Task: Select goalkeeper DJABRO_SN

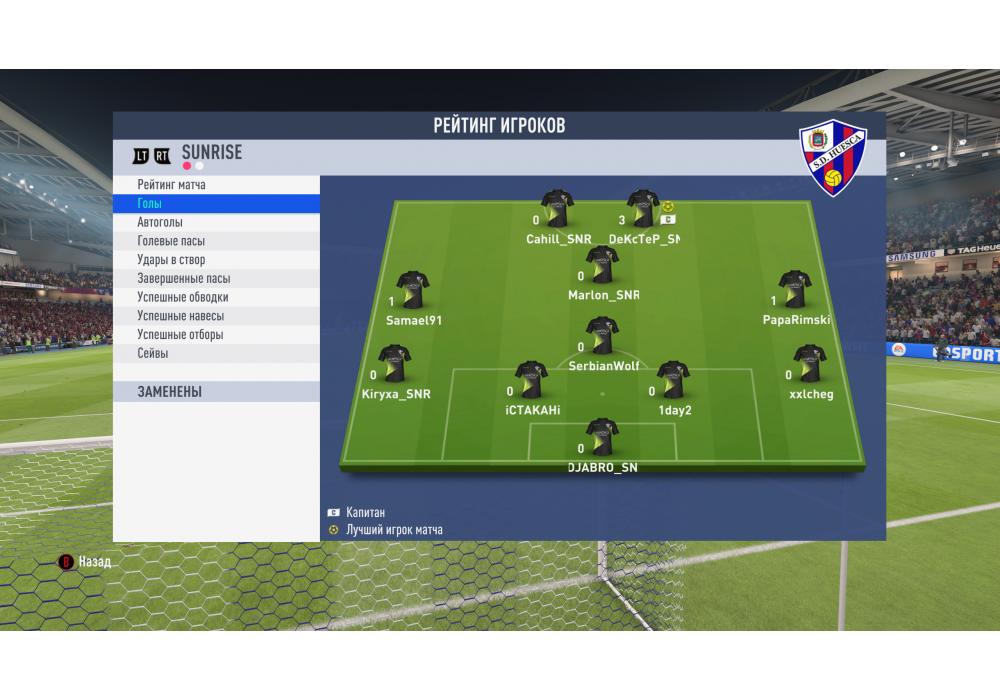Action: [601, 437]
